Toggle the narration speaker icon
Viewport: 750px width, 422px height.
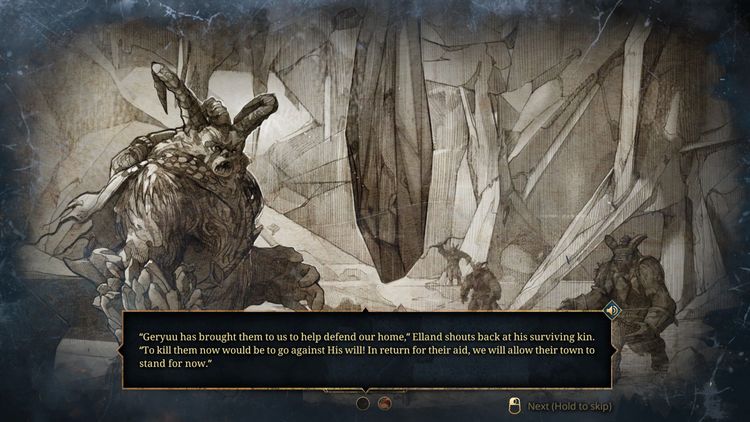point(612,311)
